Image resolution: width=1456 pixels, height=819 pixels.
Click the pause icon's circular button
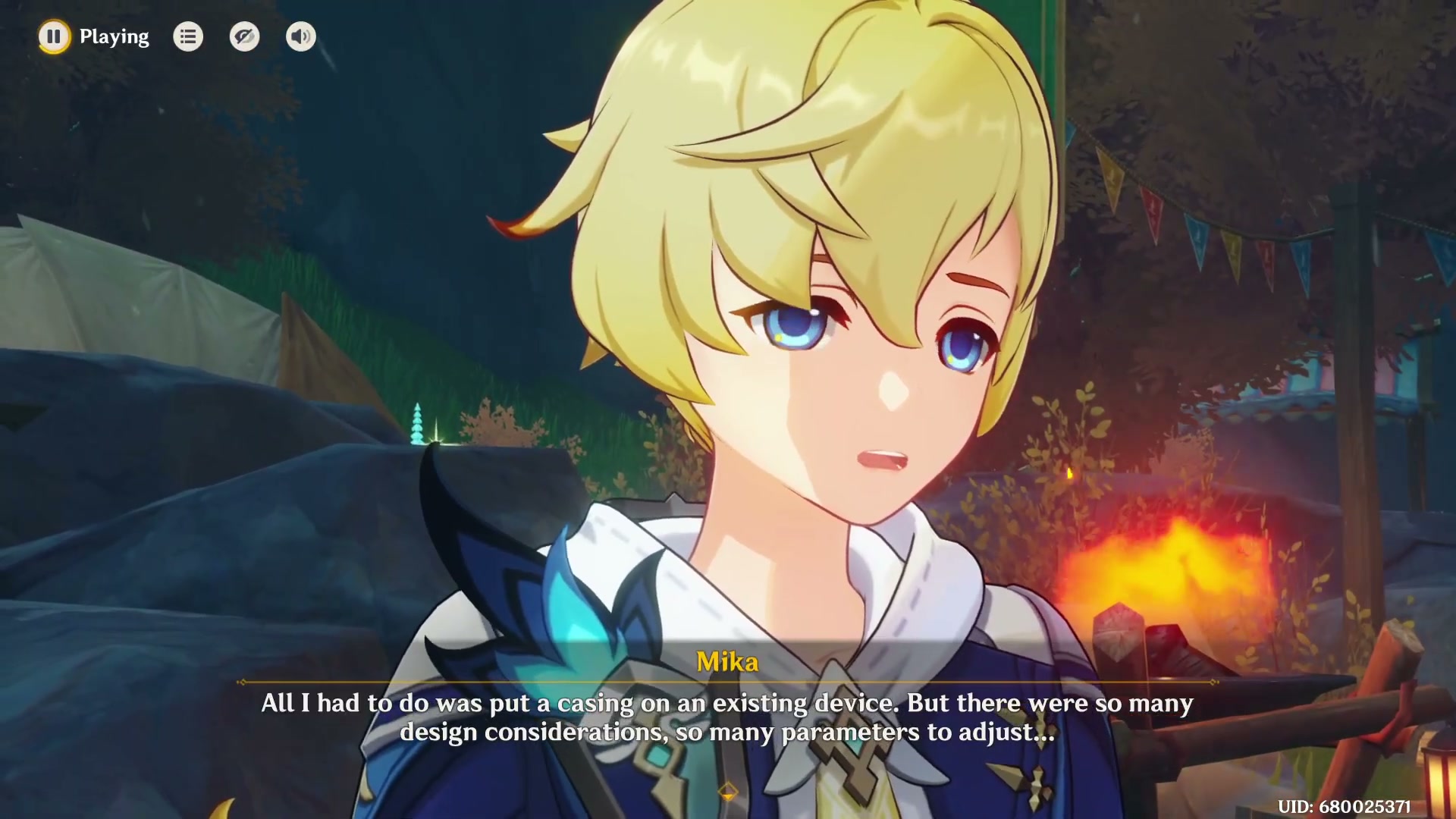(54, 36)
